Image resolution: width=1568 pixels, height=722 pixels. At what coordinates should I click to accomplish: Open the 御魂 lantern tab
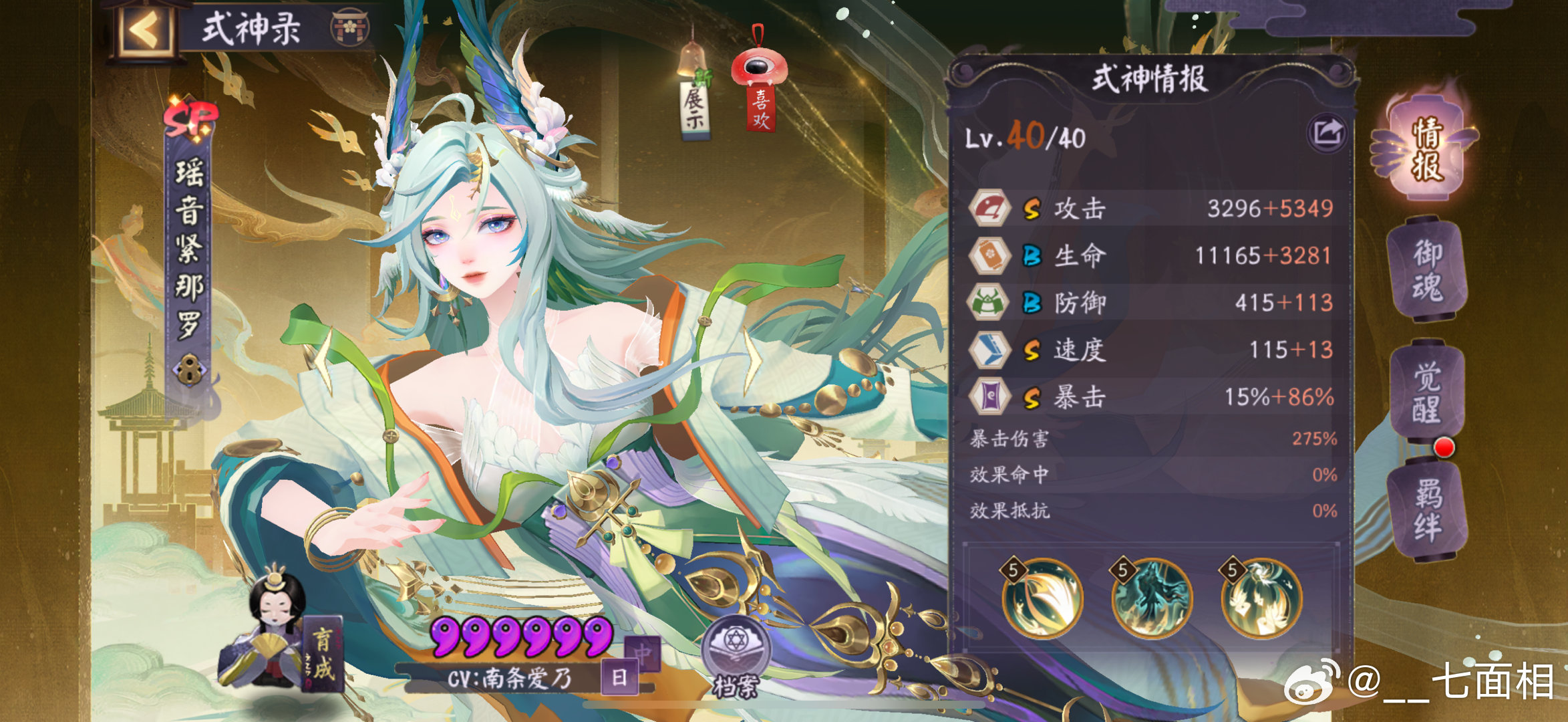pyautogui.click(x=1428, y=271)
